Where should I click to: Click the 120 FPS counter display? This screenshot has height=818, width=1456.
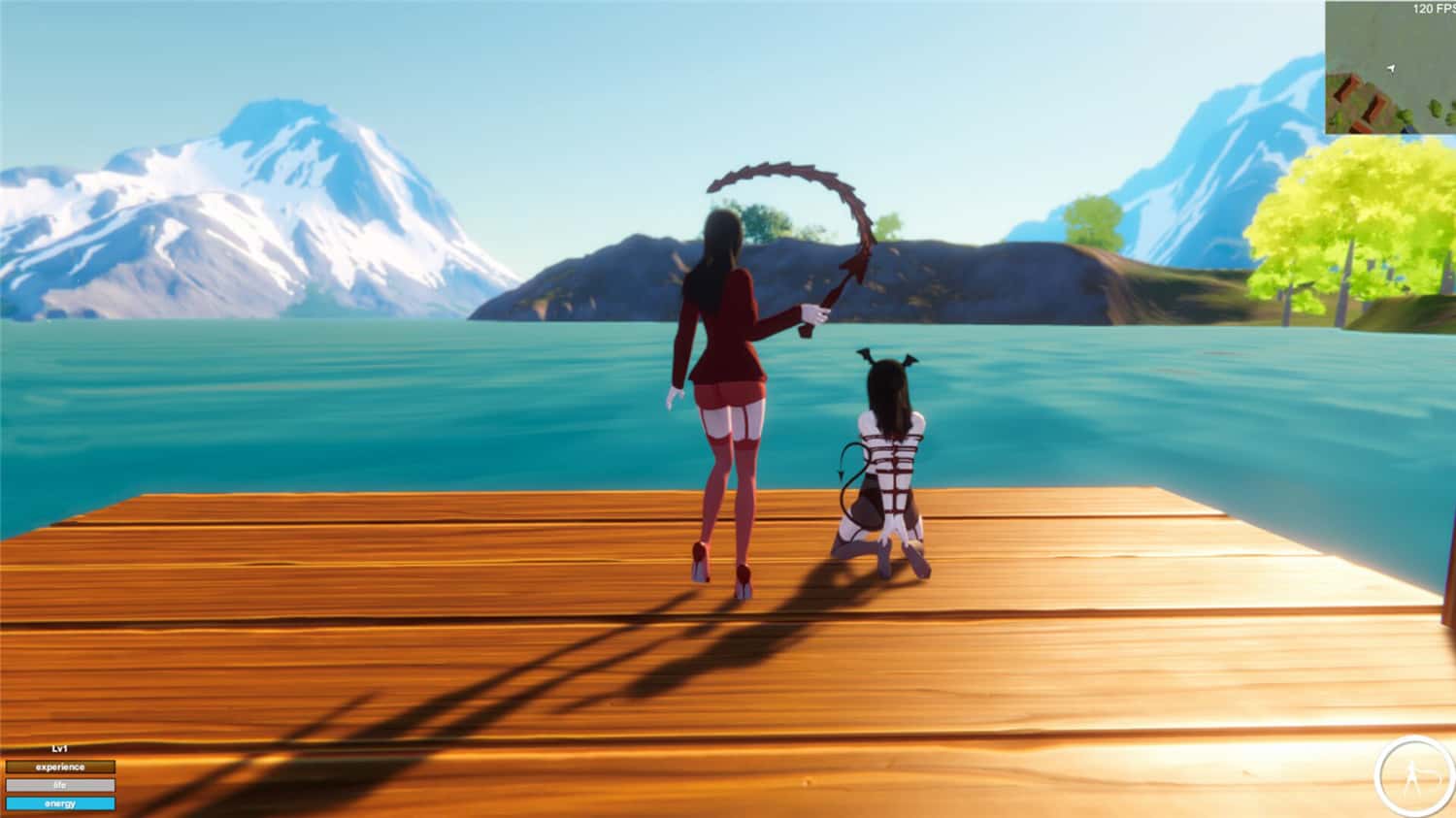tap(1433, 8)
